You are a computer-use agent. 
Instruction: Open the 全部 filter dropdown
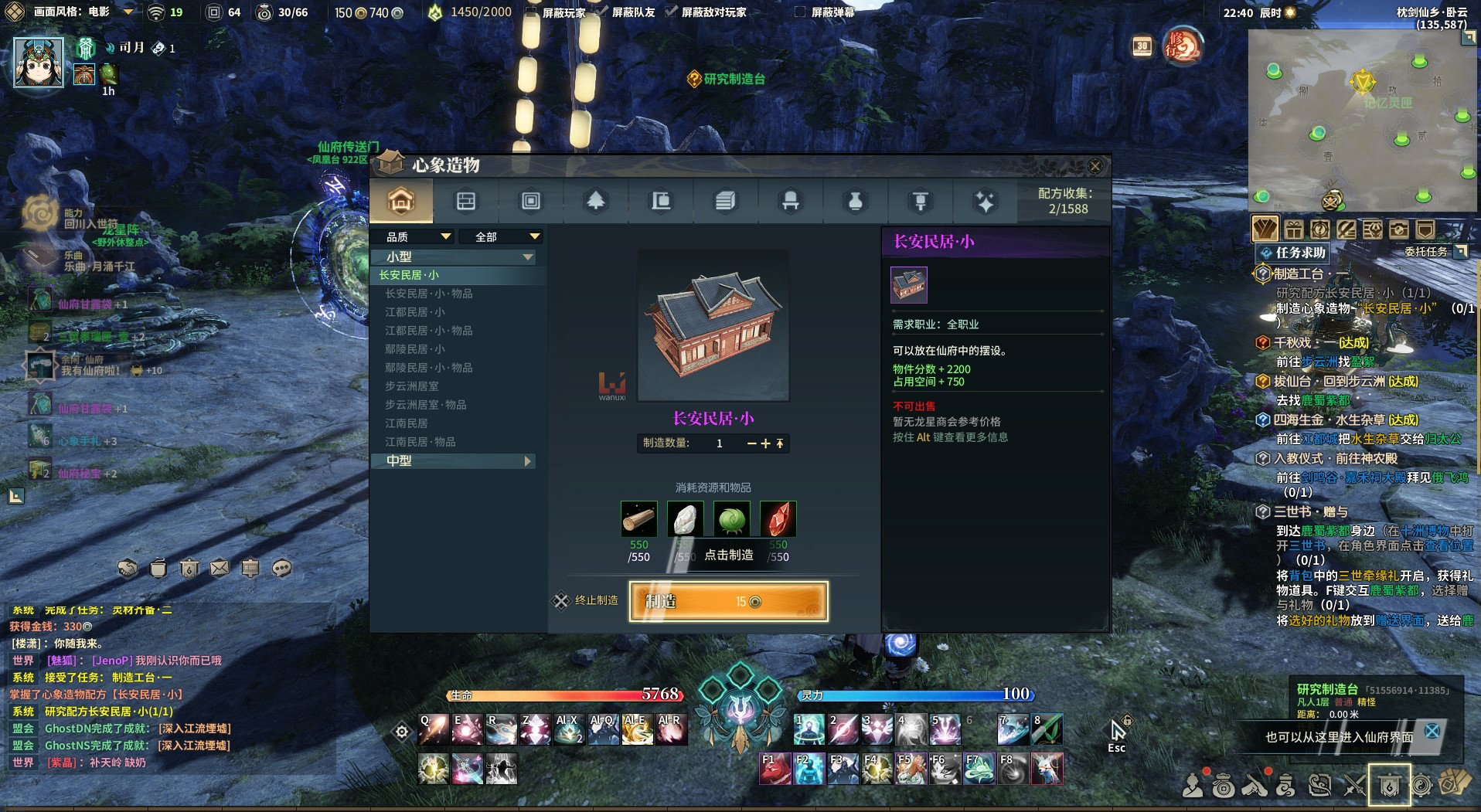click(x=501, y=236)
